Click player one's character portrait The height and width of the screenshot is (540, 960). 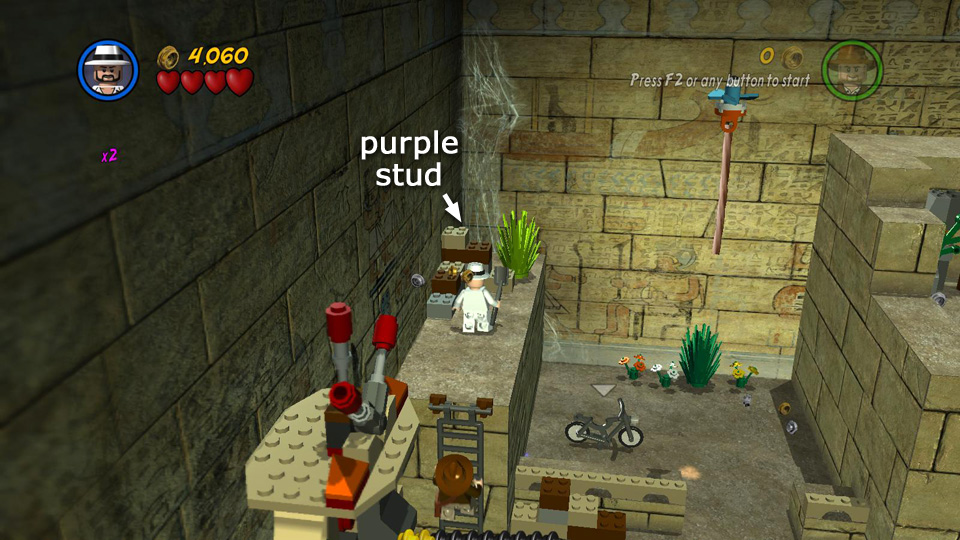[x=108, y=71]
